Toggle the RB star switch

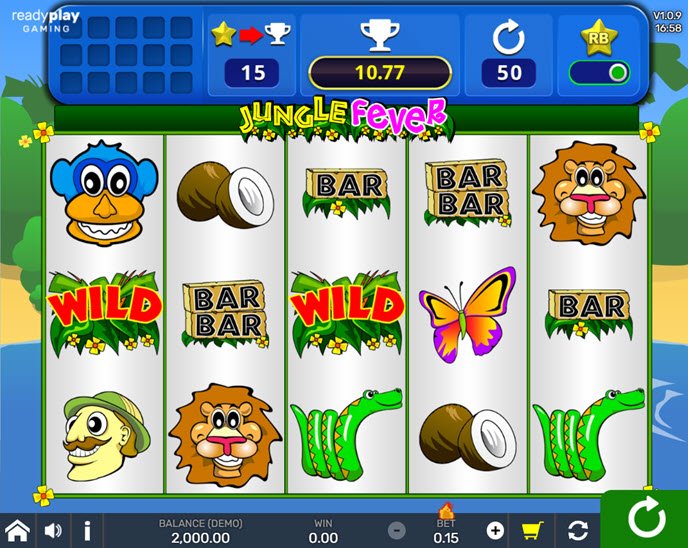point(599,72)
